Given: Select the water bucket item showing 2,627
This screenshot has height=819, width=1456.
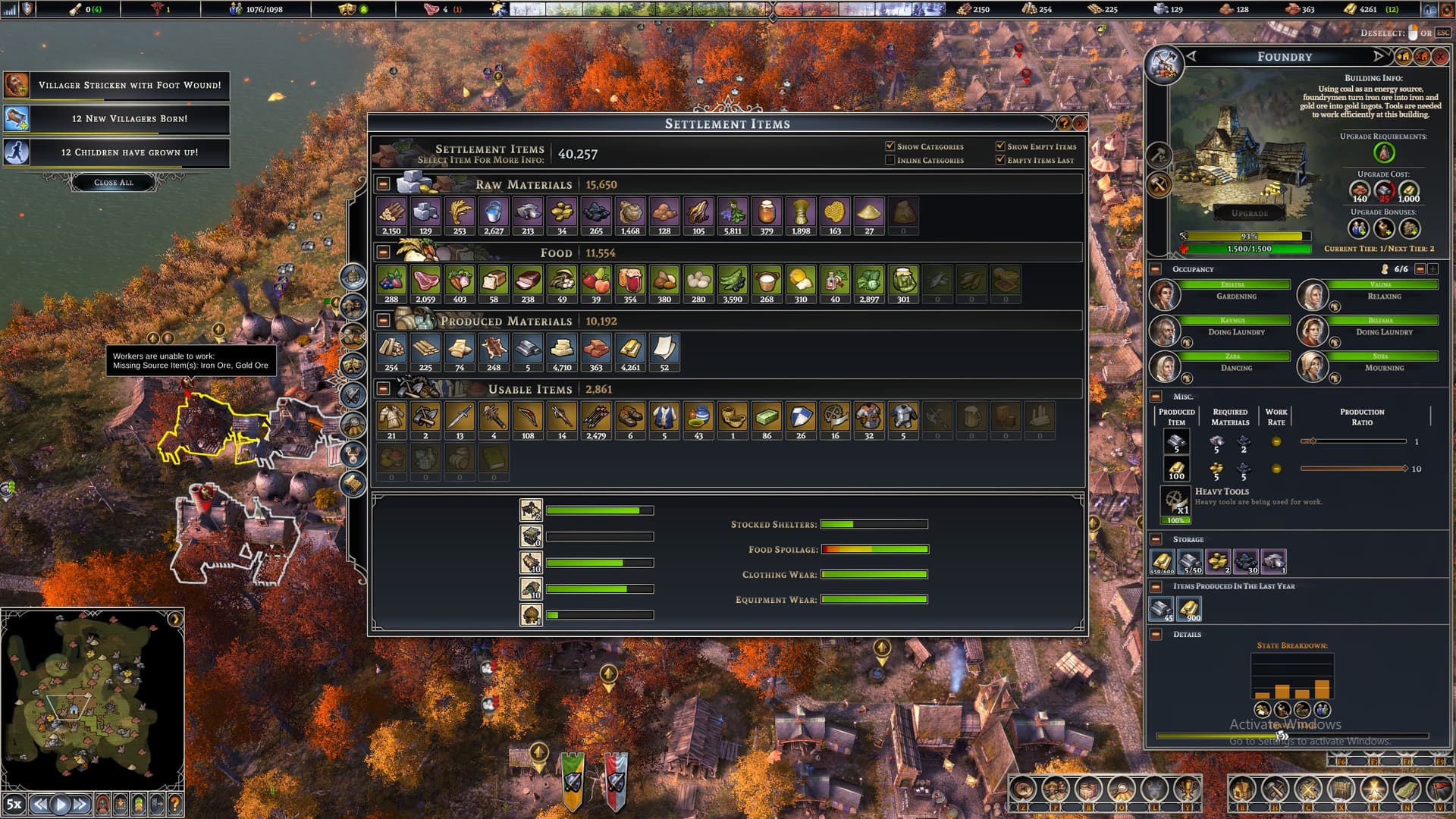Looking at the screenshot, I should pos(494,213).
